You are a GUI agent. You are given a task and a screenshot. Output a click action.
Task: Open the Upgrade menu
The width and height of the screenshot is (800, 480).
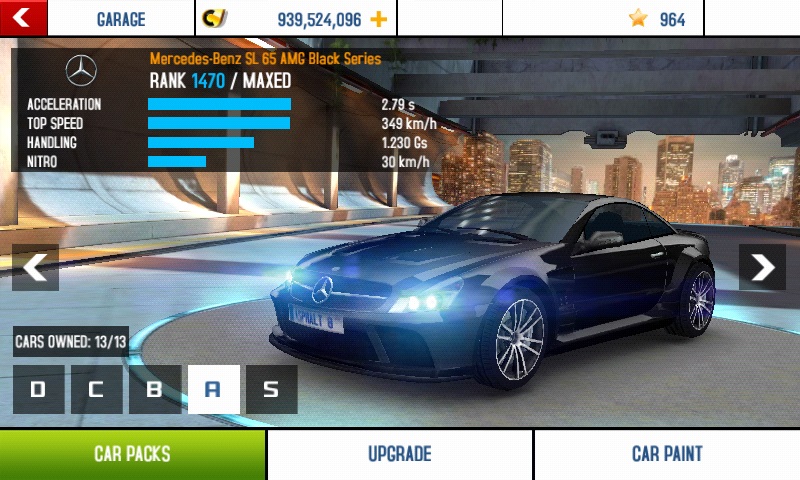point(399,454)
